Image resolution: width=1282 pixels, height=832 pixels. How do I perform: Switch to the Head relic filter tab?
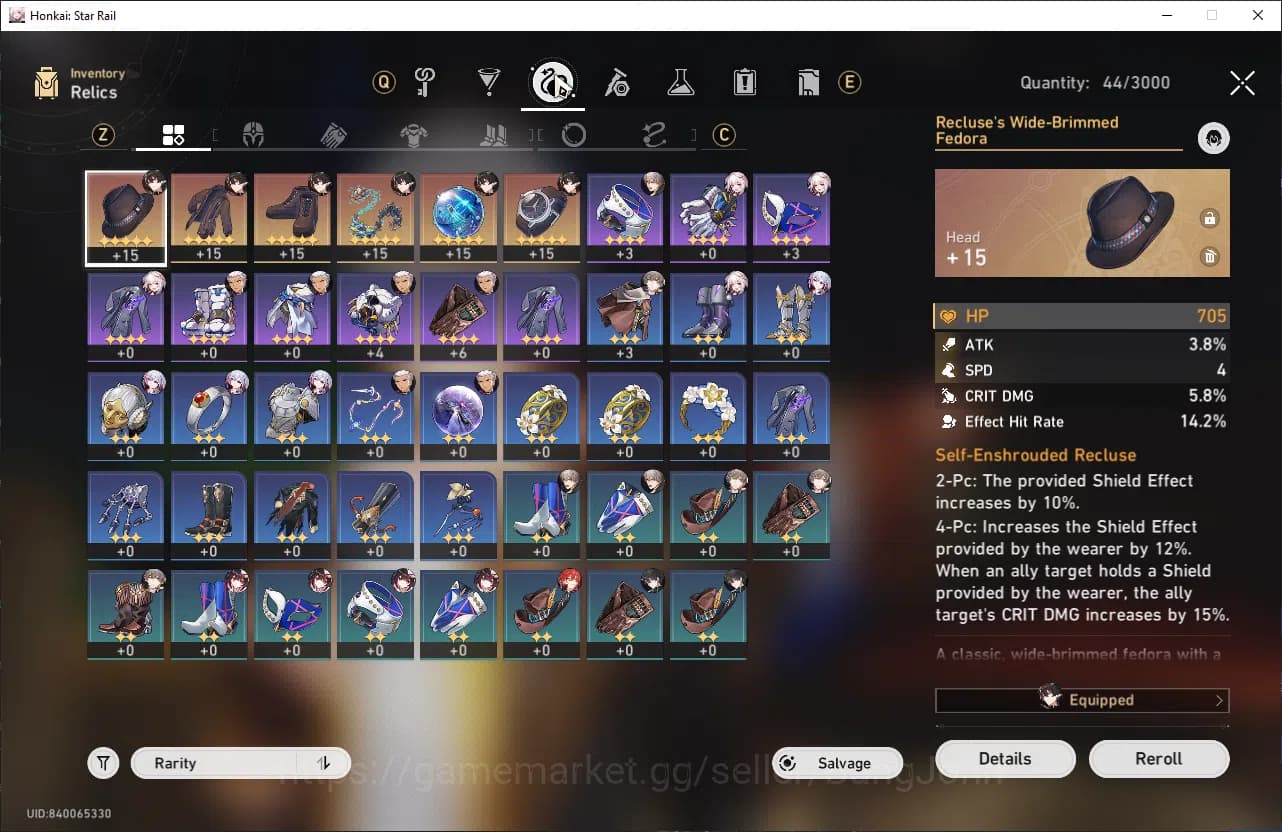254,135
